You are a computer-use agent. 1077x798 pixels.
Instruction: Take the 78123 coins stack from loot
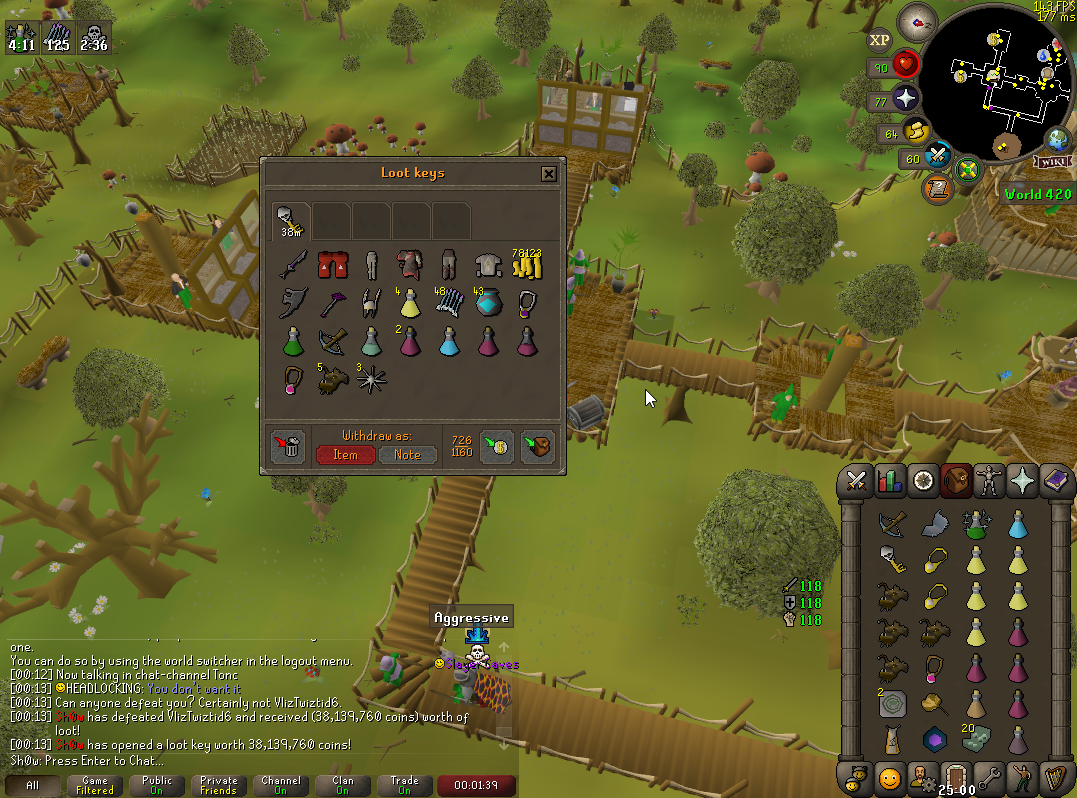[526, 266]
